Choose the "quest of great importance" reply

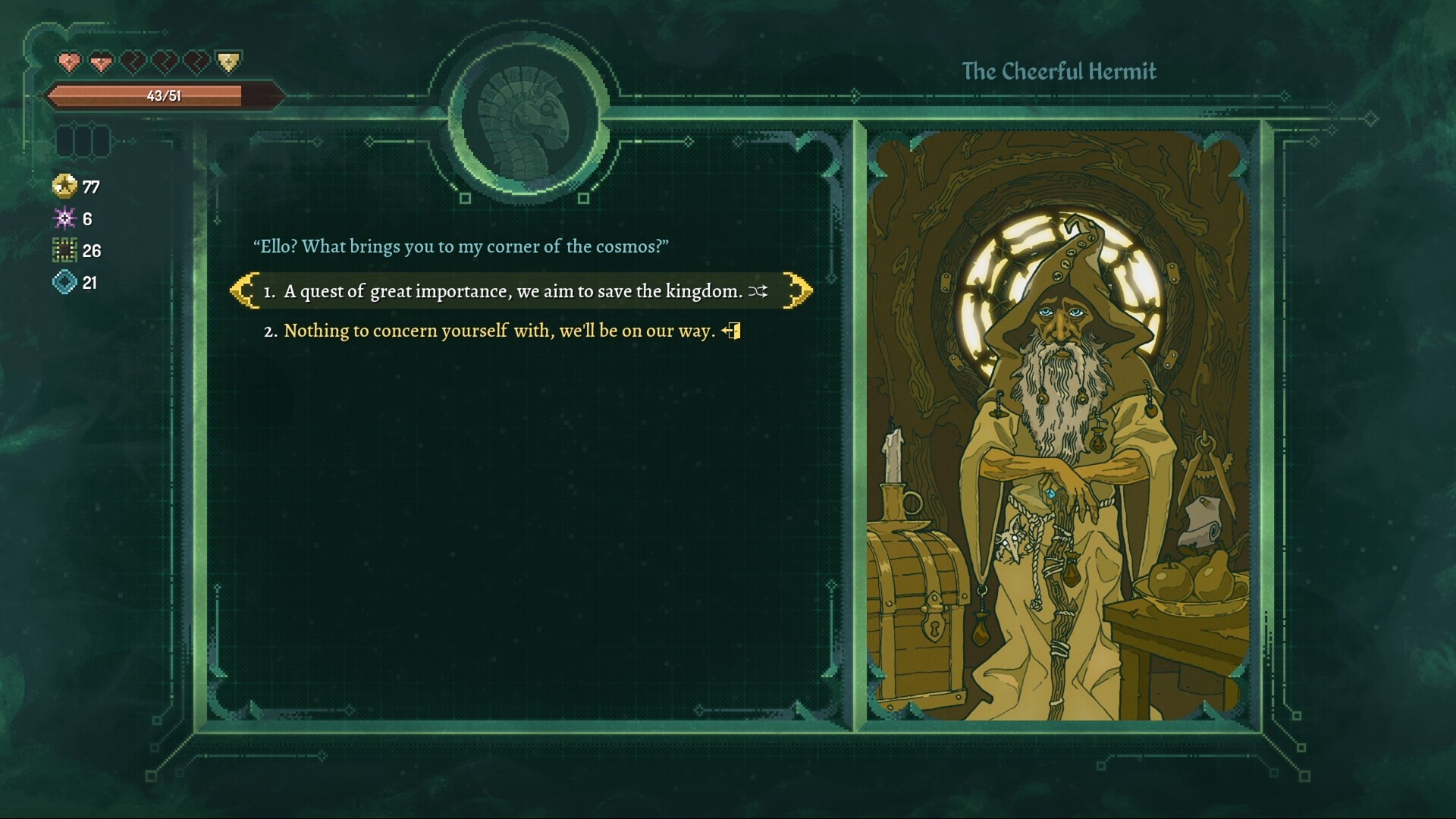(x=513, y=291)
